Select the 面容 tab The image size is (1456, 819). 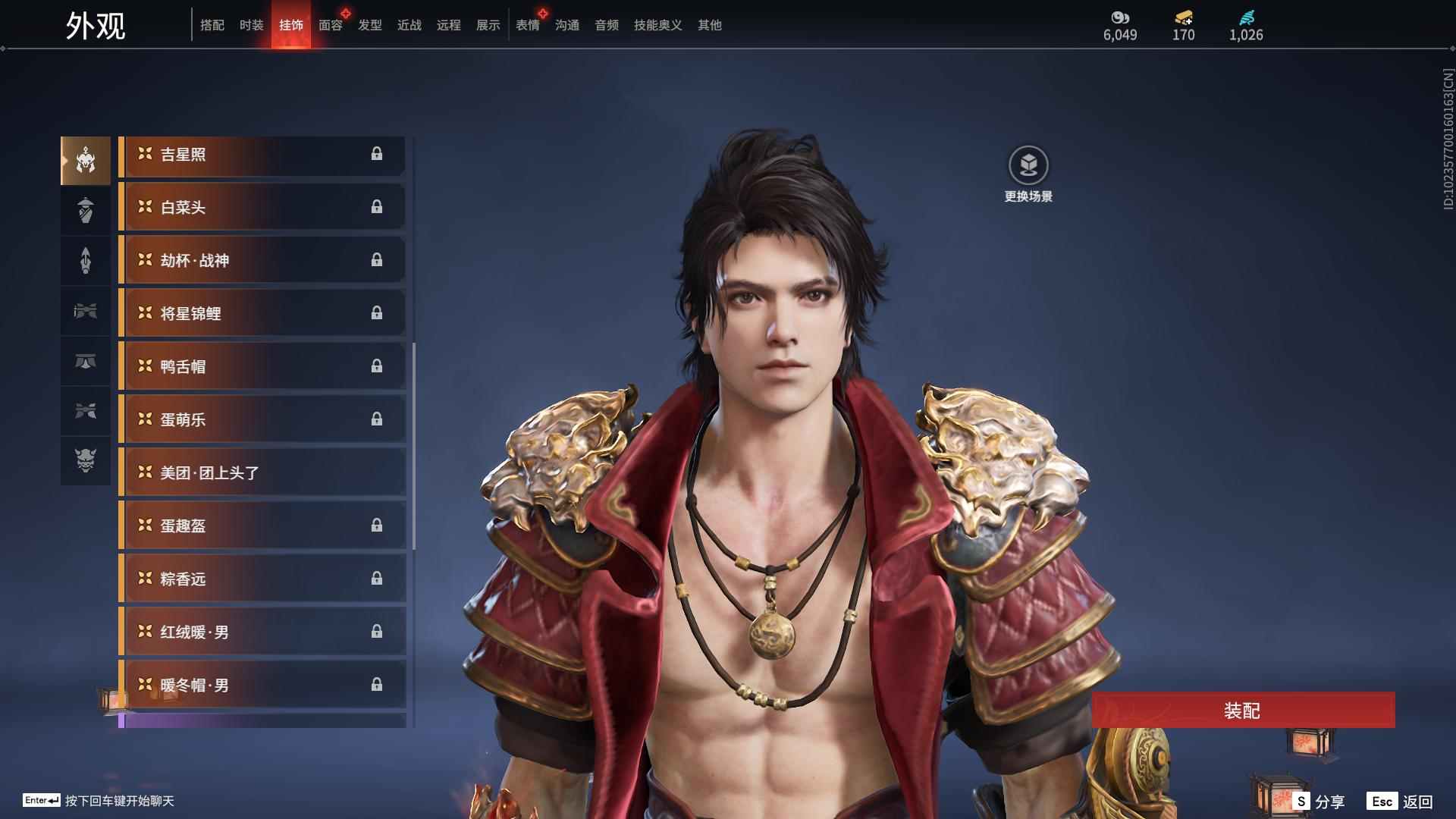tap(330, 25)
